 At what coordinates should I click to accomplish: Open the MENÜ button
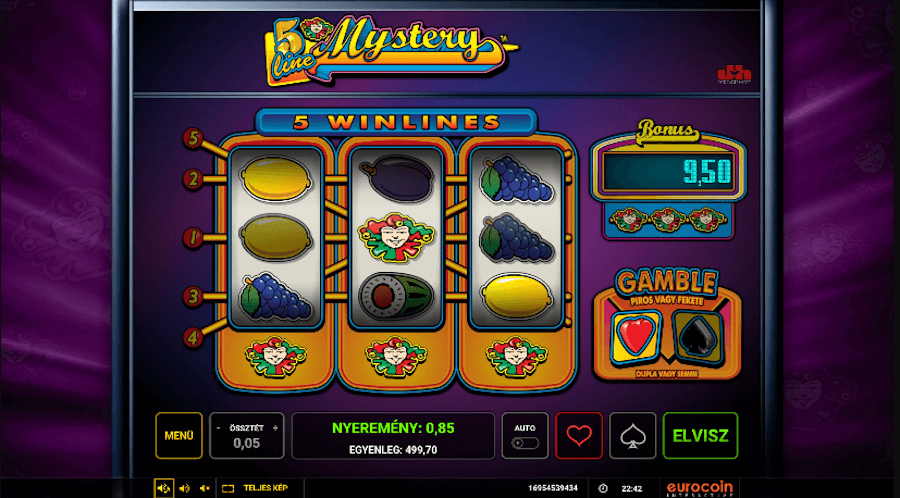point(179,436)
